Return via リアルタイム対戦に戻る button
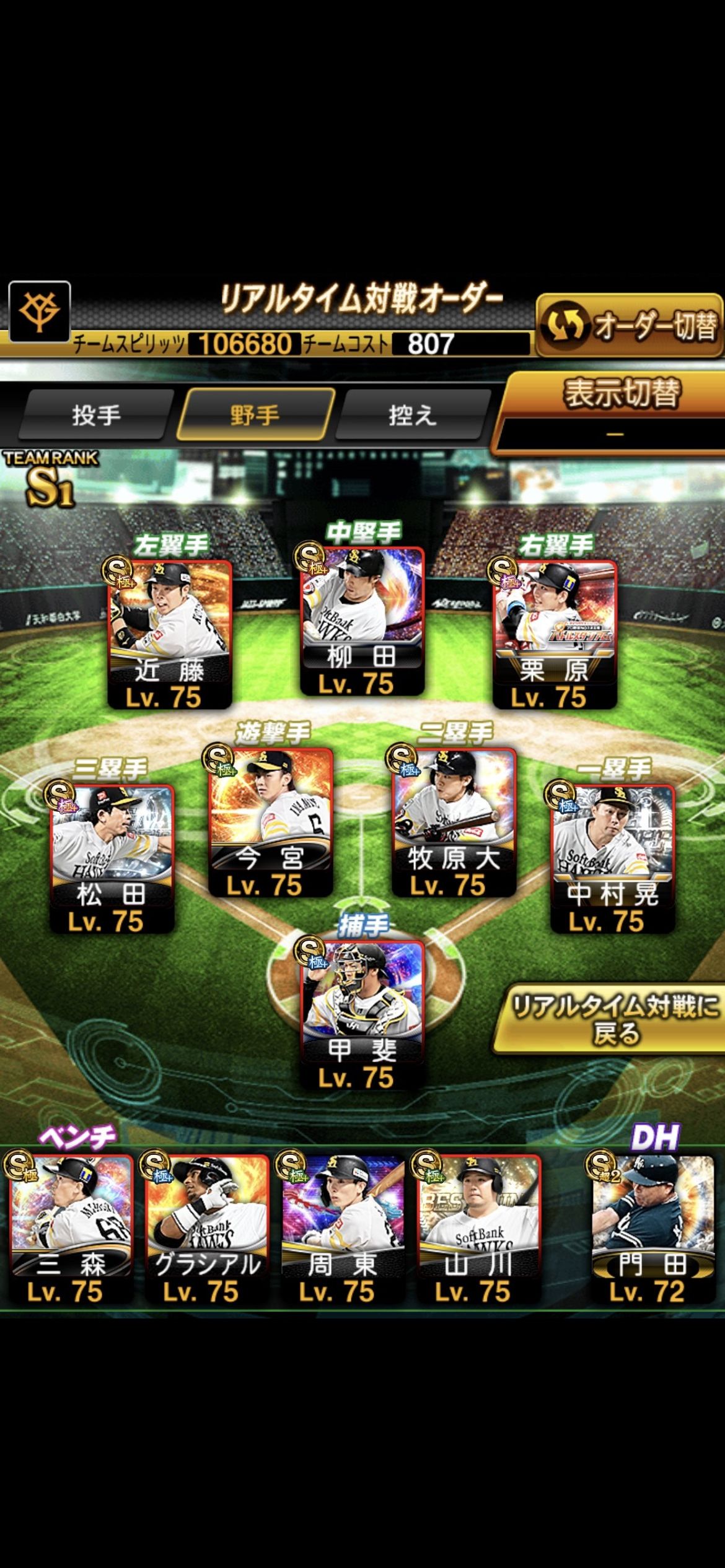This screenshot has width=725, height=1568. coord(613,1019)
